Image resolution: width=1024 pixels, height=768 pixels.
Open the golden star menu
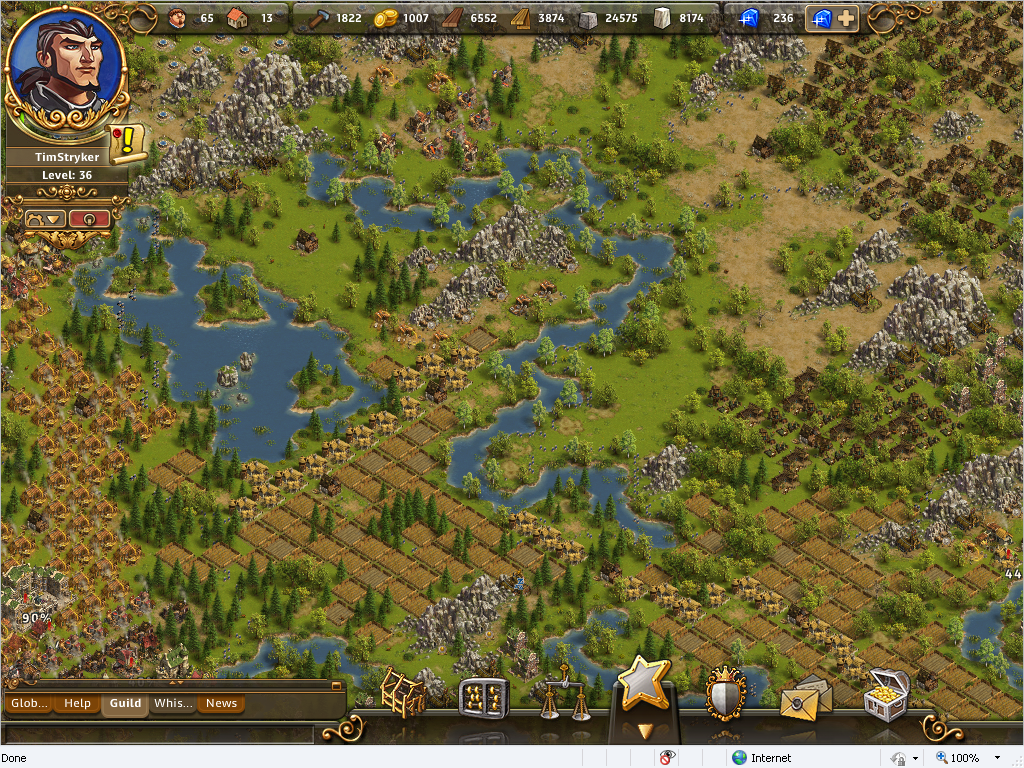click(x=643, y=684)
